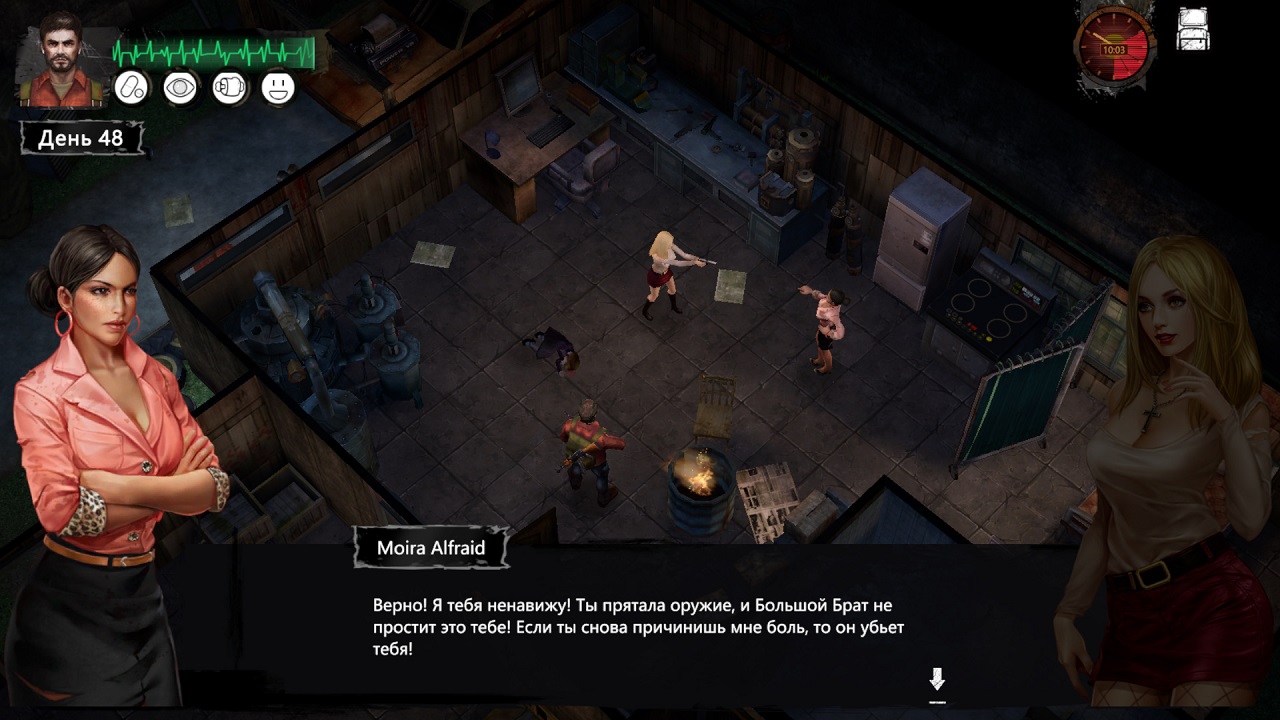Open the backpack inventory
The image size is (1280, 720).
(x=1193, y=29)
